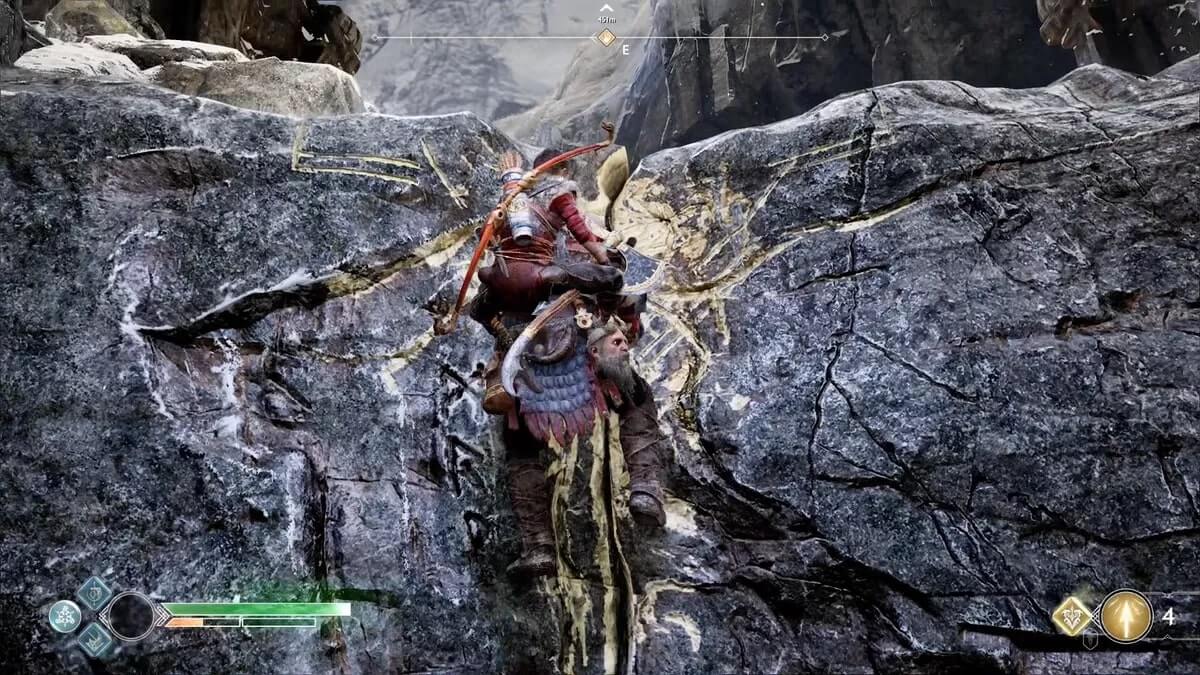
Task: Click the gold objective marker on the compass
Action: [606, 38]
